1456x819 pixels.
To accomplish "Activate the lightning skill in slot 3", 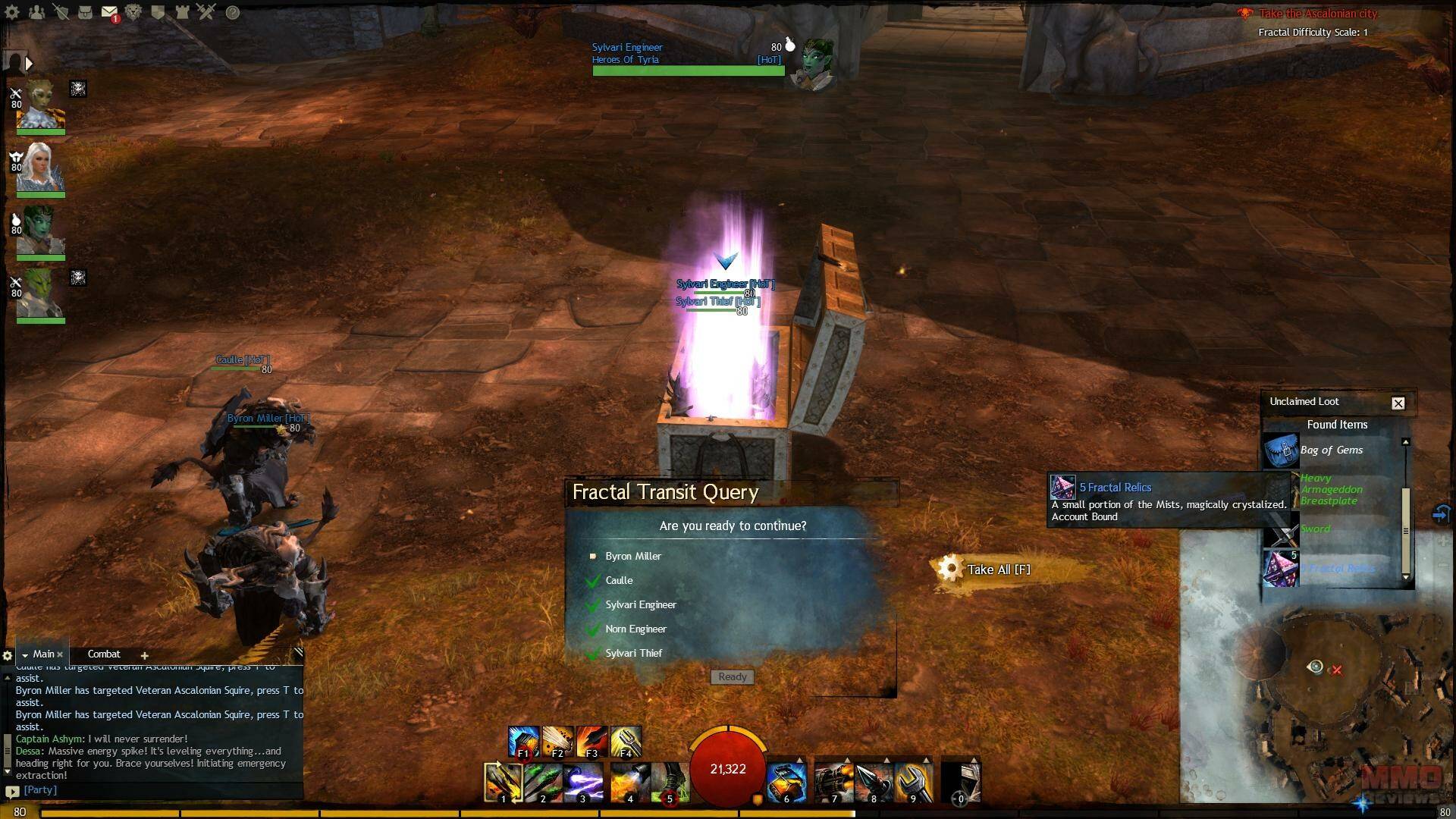I will tap(582, 783).
